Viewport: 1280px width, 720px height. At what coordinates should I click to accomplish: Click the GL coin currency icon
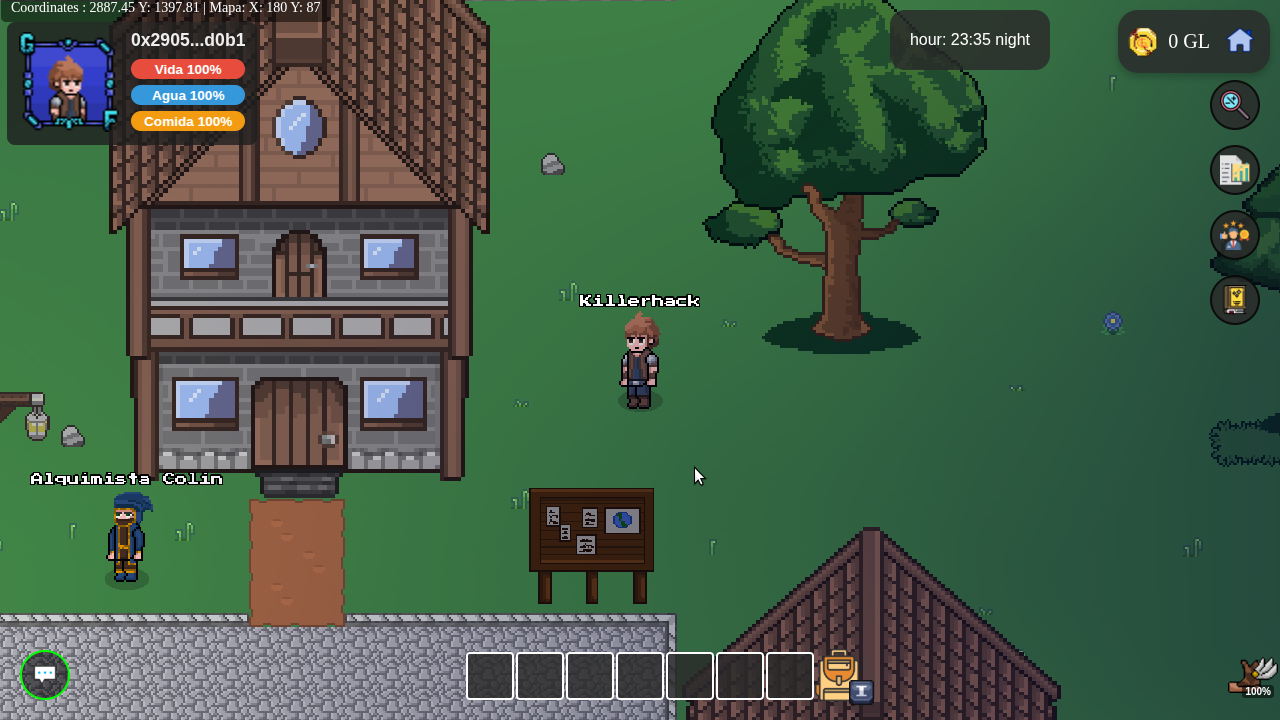coord(1142,41)
